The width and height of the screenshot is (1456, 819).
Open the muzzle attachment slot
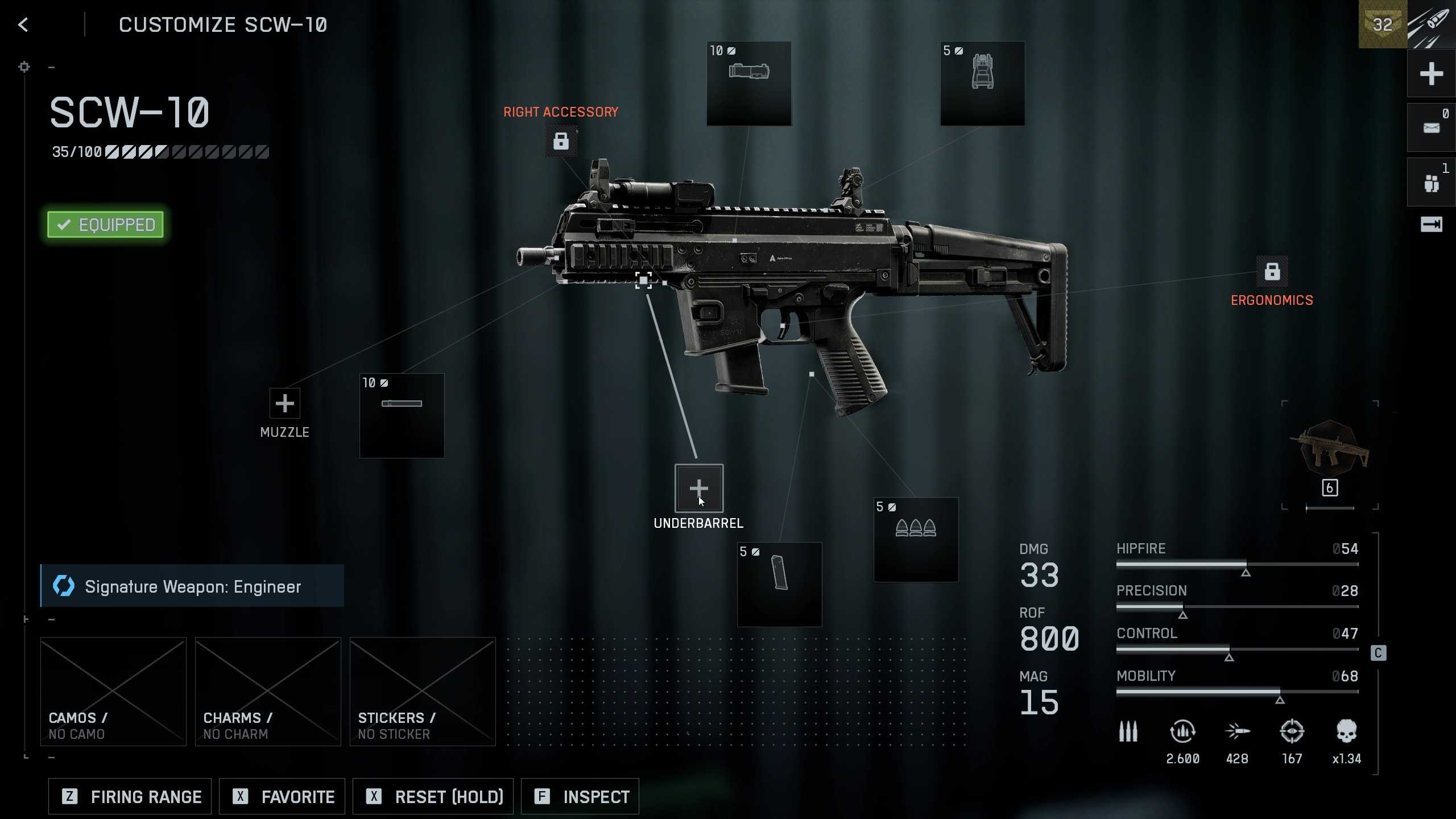tap(284, 404)
